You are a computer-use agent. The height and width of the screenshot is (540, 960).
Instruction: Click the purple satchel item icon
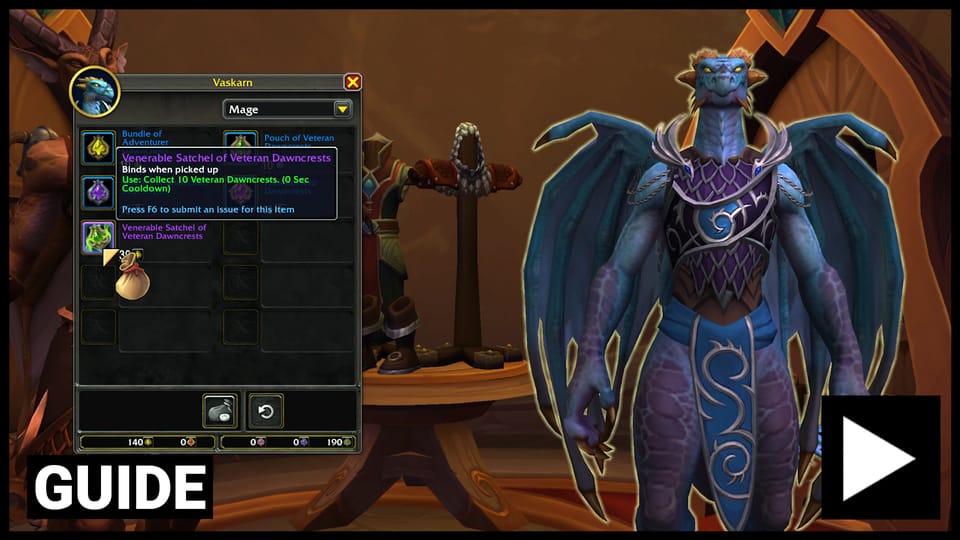[98, 192]
